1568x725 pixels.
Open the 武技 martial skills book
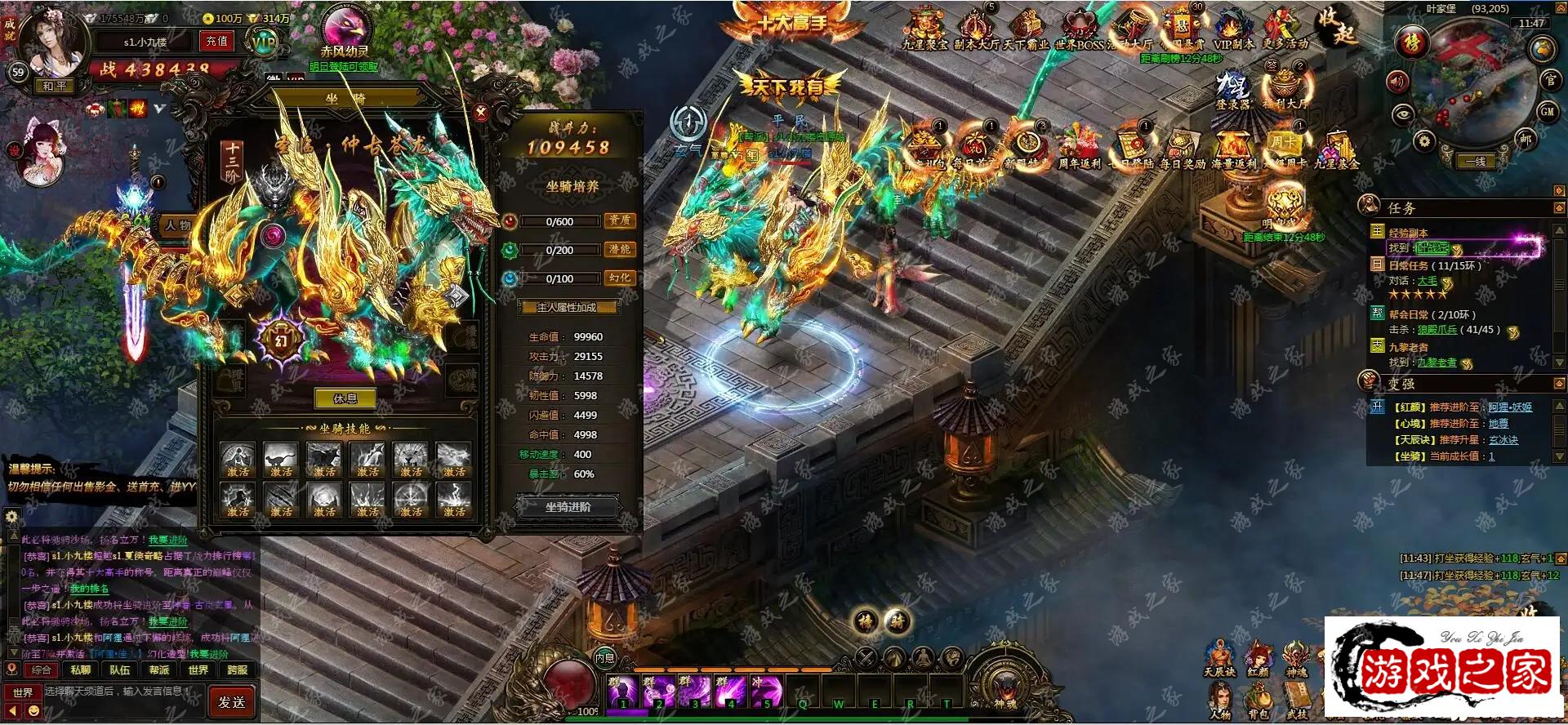coord(1296,702)
